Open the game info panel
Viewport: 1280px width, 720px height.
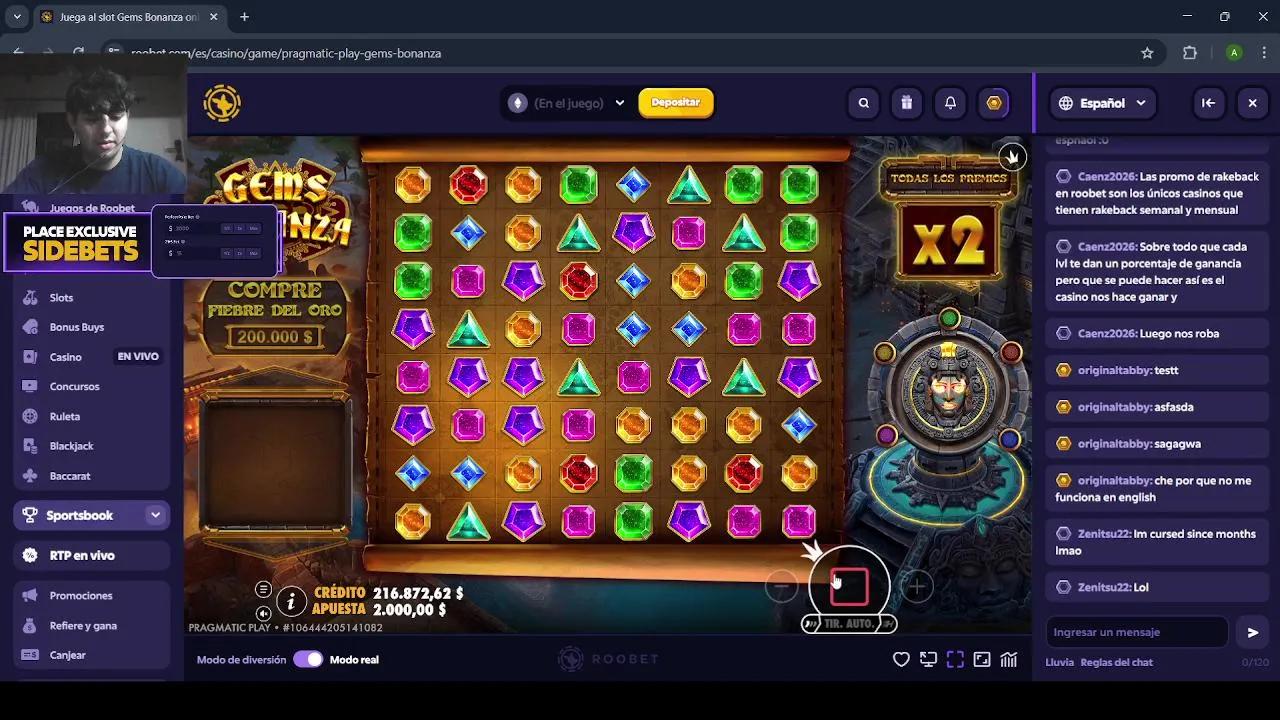pyautogui.click(x=290, y=601)
